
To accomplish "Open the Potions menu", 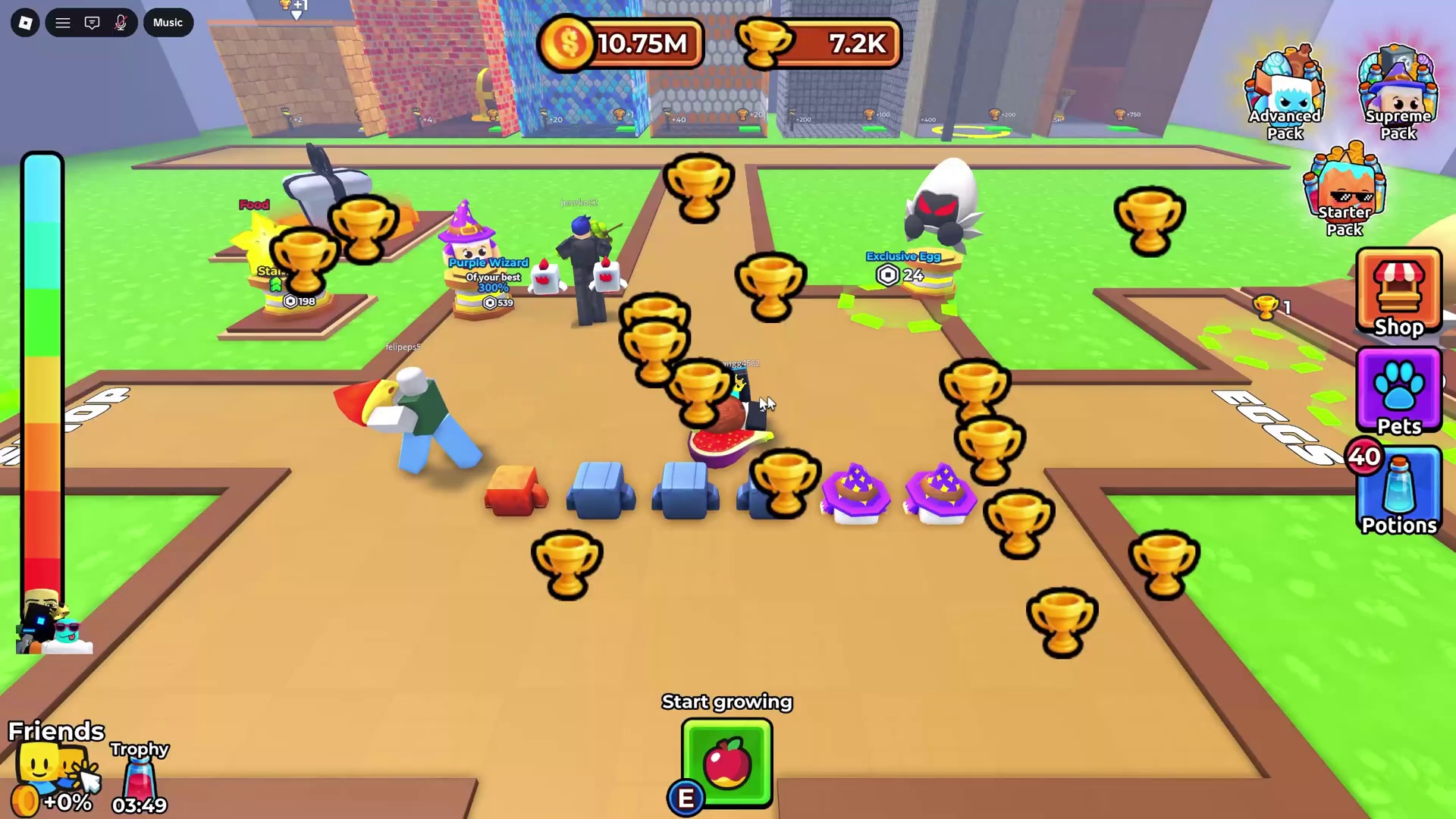I will 1398,491.
